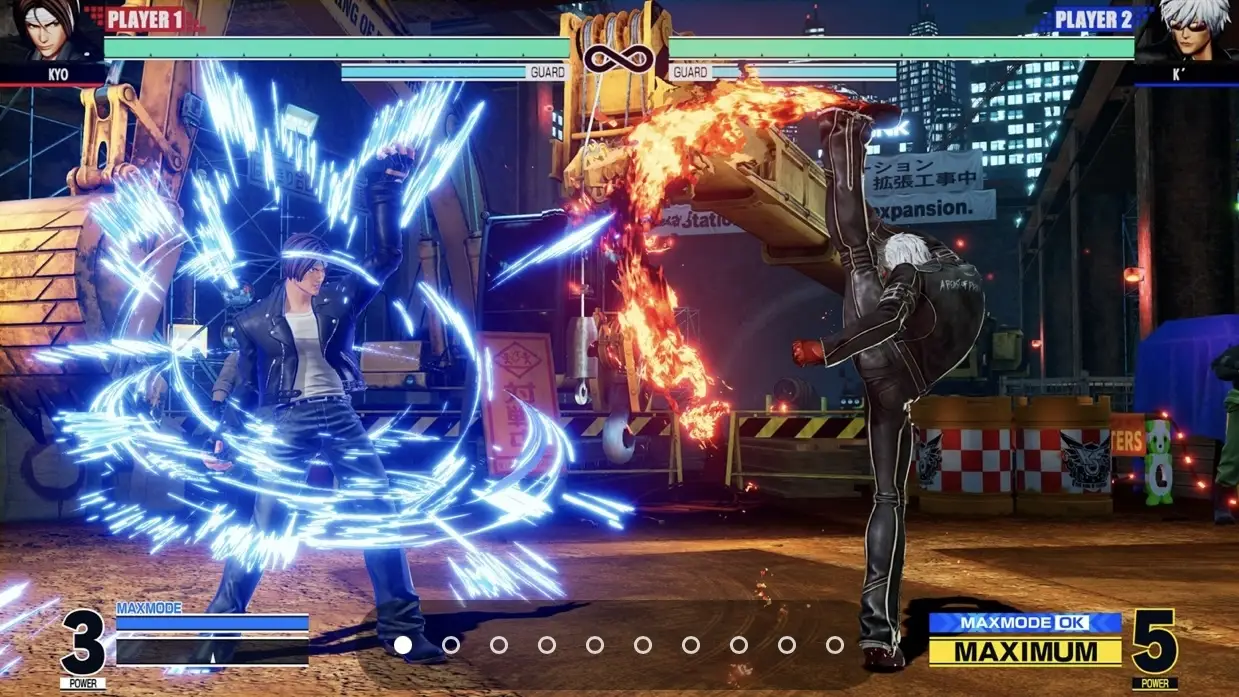Choose the filled first carousel dot
This screenshot has height=697, width=1239.
pos(403,645)
